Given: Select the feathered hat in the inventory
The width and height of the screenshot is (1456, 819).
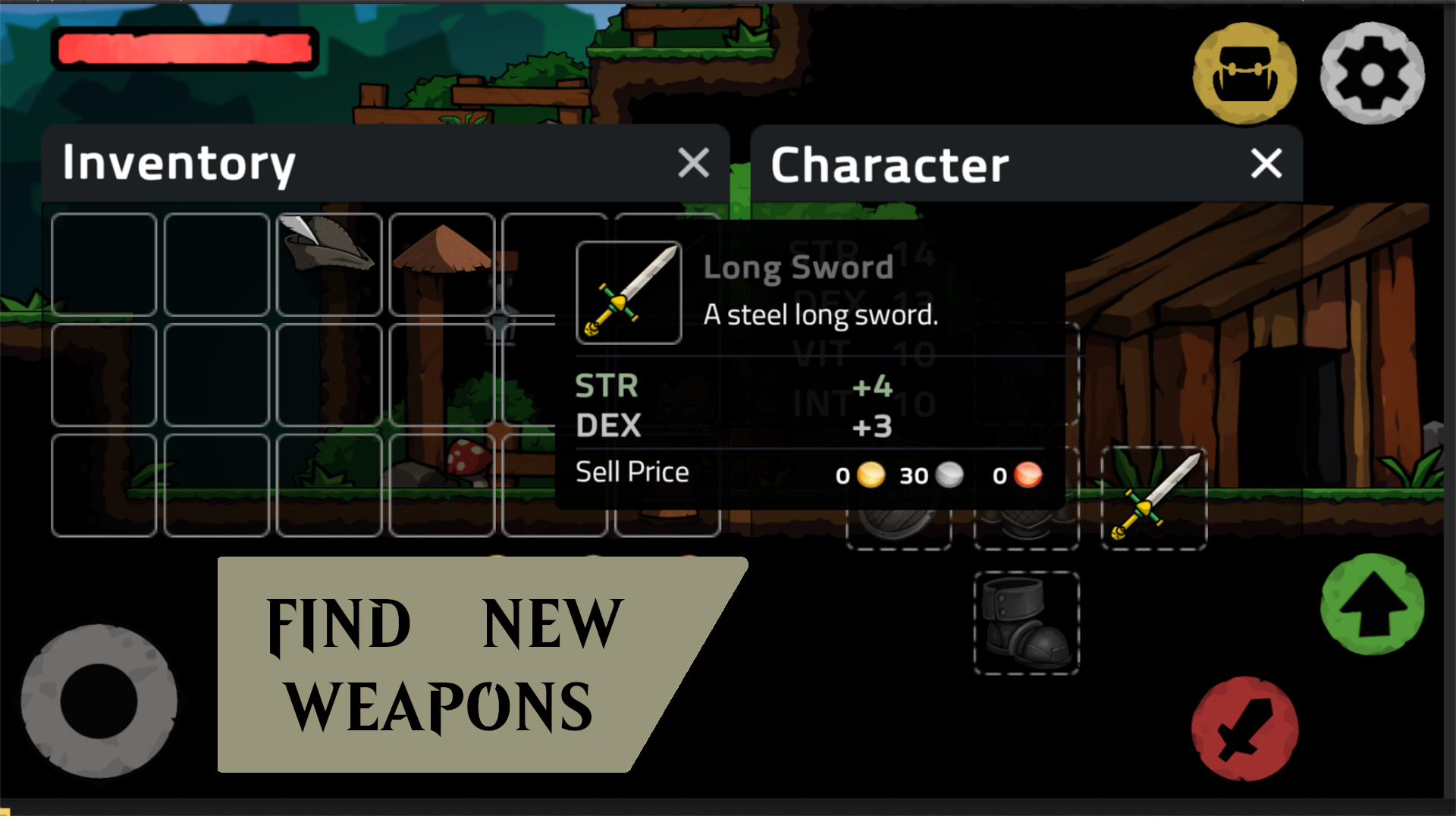Looking at the screenshot, I should tap(329, 264).
